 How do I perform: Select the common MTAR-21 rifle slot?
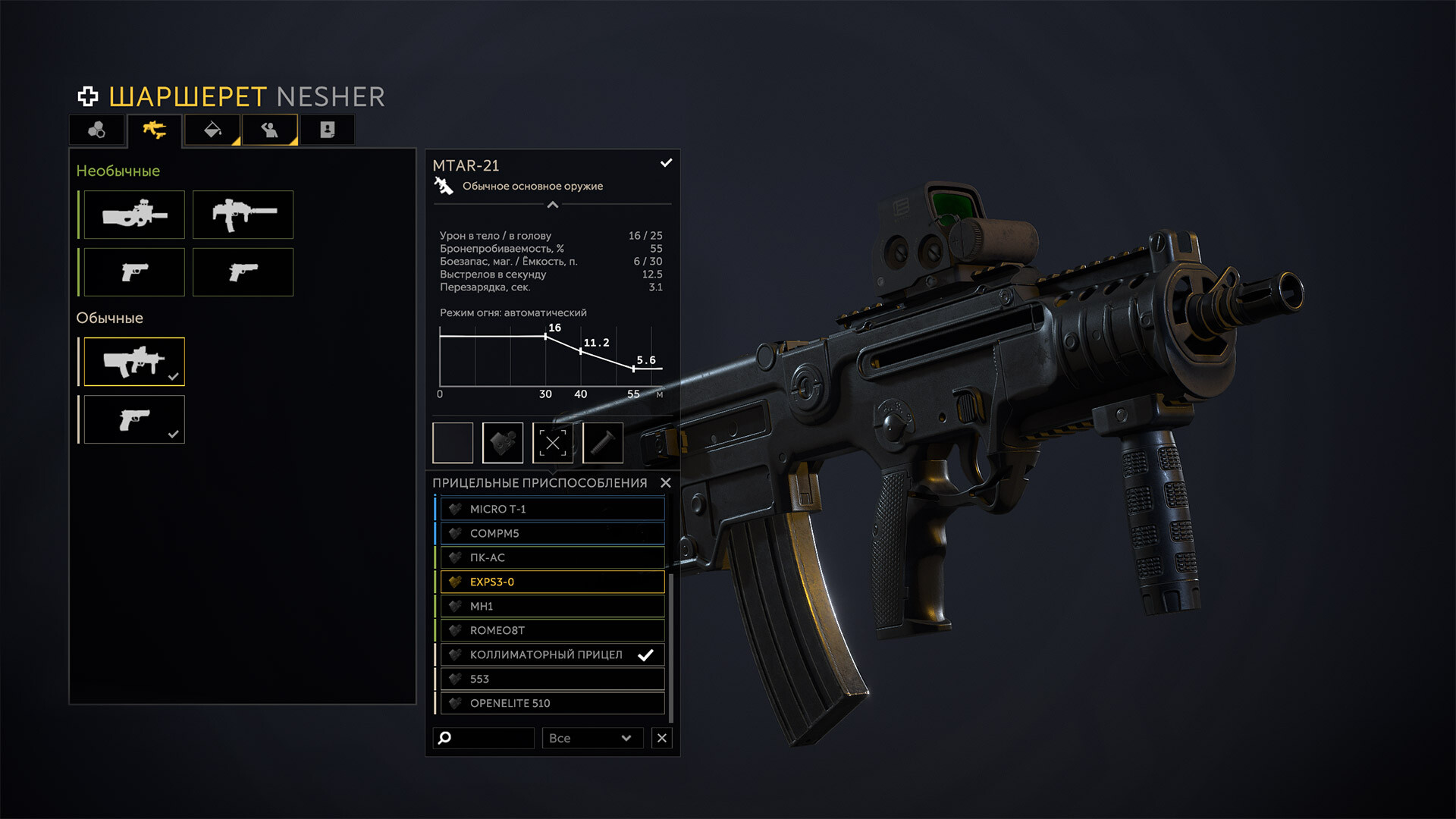tap(134, 362)
